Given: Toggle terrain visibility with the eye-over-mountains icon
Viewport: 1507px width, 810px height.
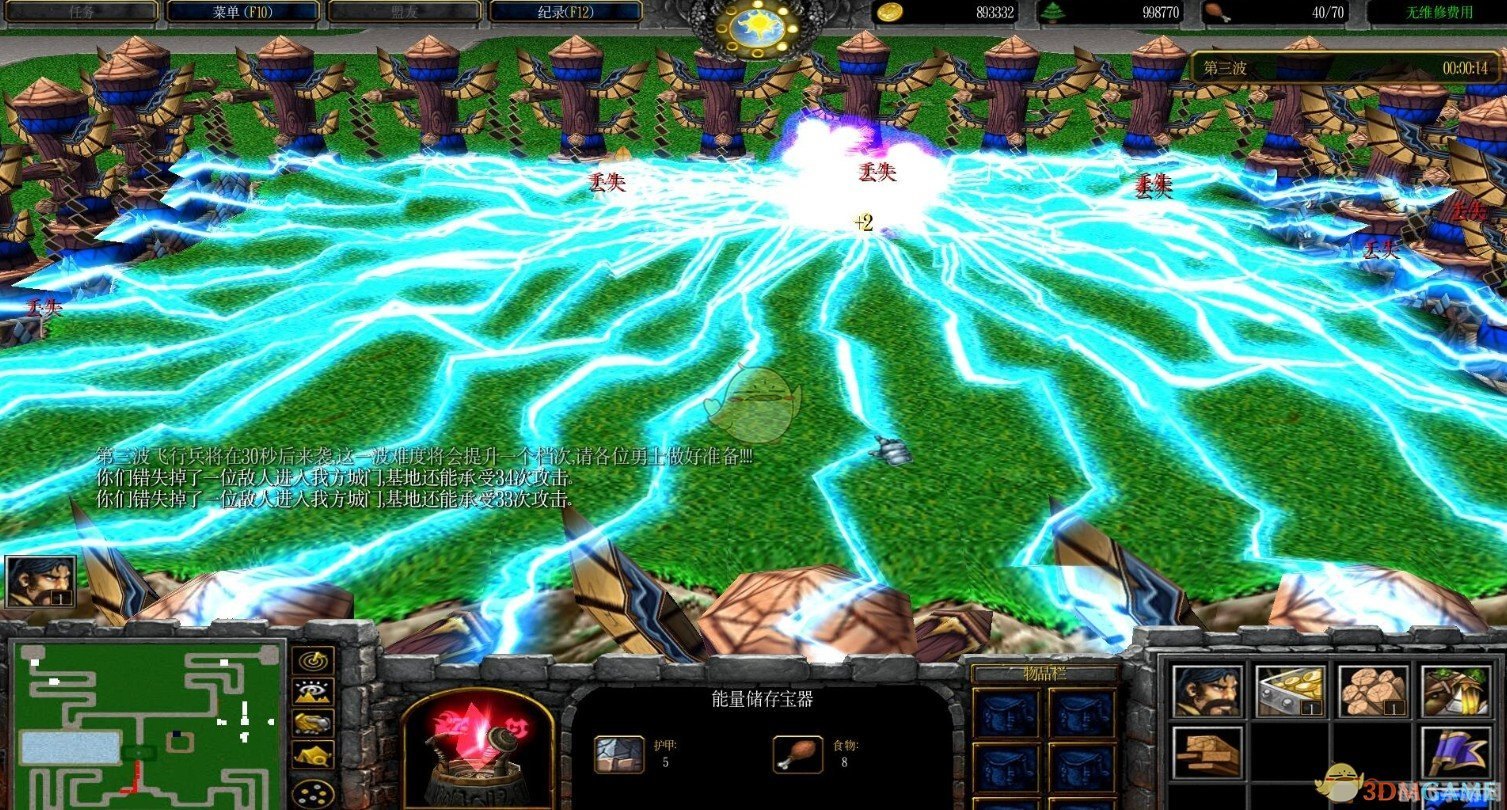Looking at the screenshot, I should [312, 692].
